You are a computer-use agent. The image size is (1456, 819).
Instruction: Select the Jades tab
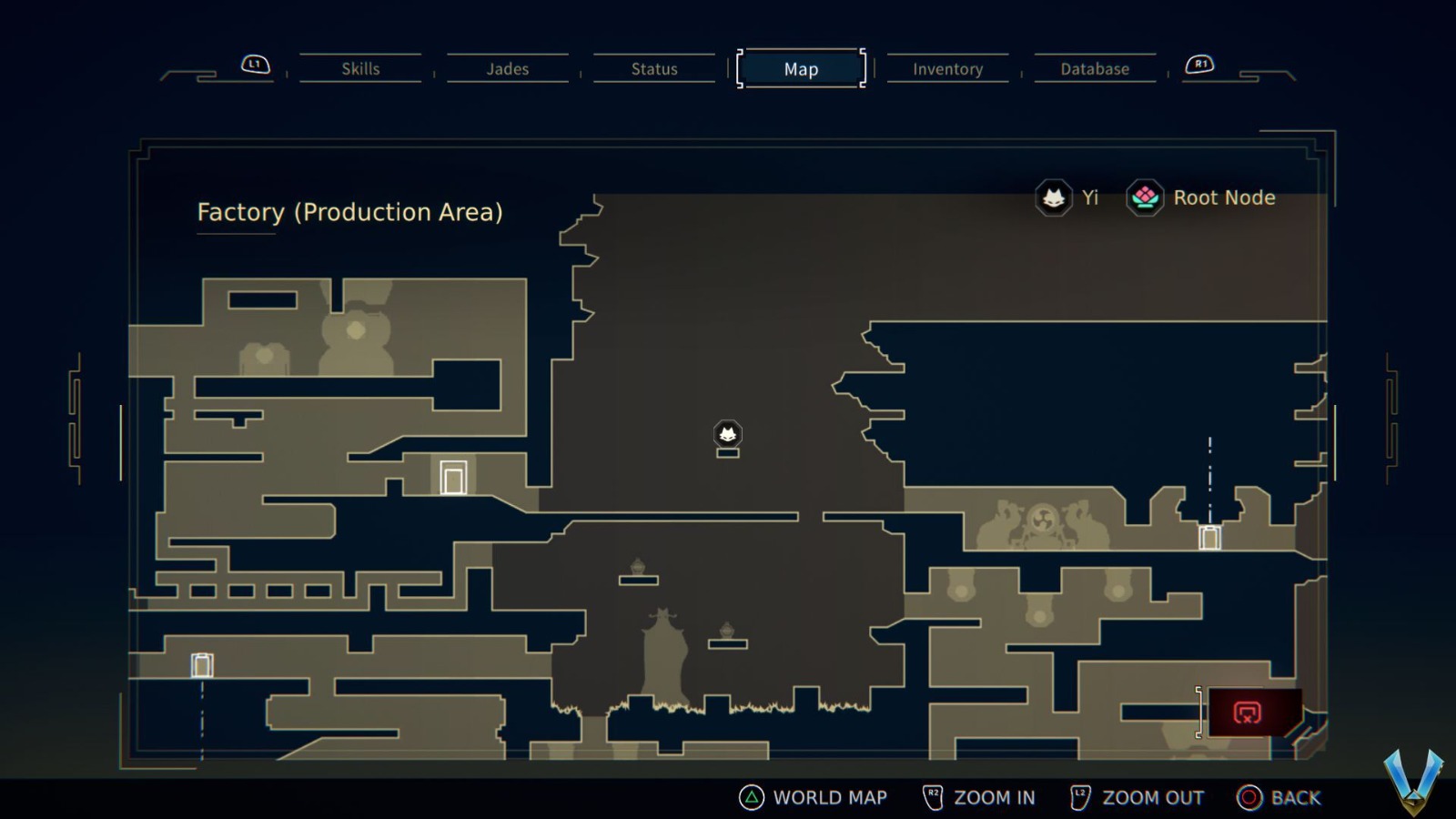click(507, 69)
